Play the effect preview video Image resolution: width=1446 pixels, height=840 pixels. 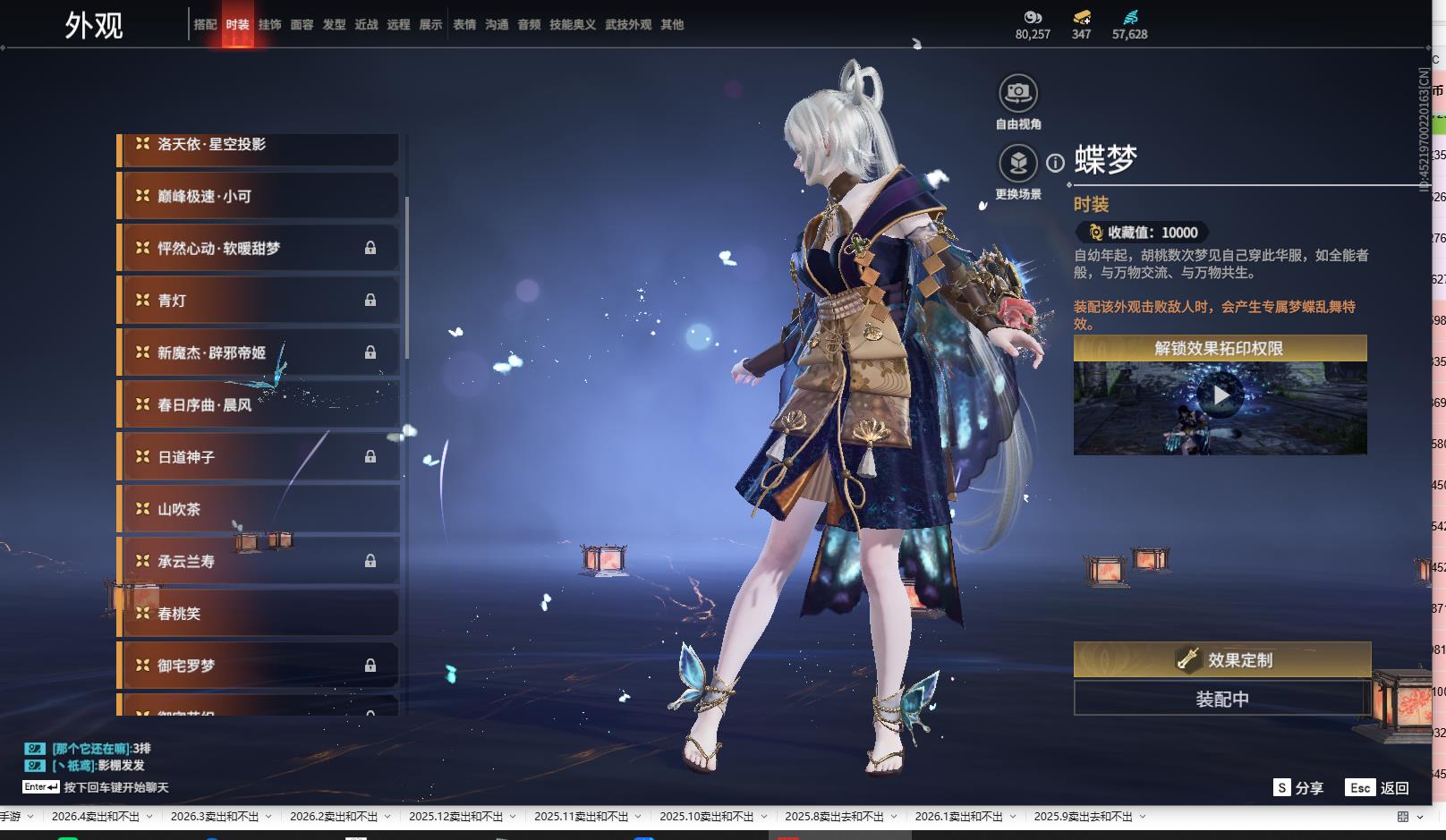(x=1221, y=395)
